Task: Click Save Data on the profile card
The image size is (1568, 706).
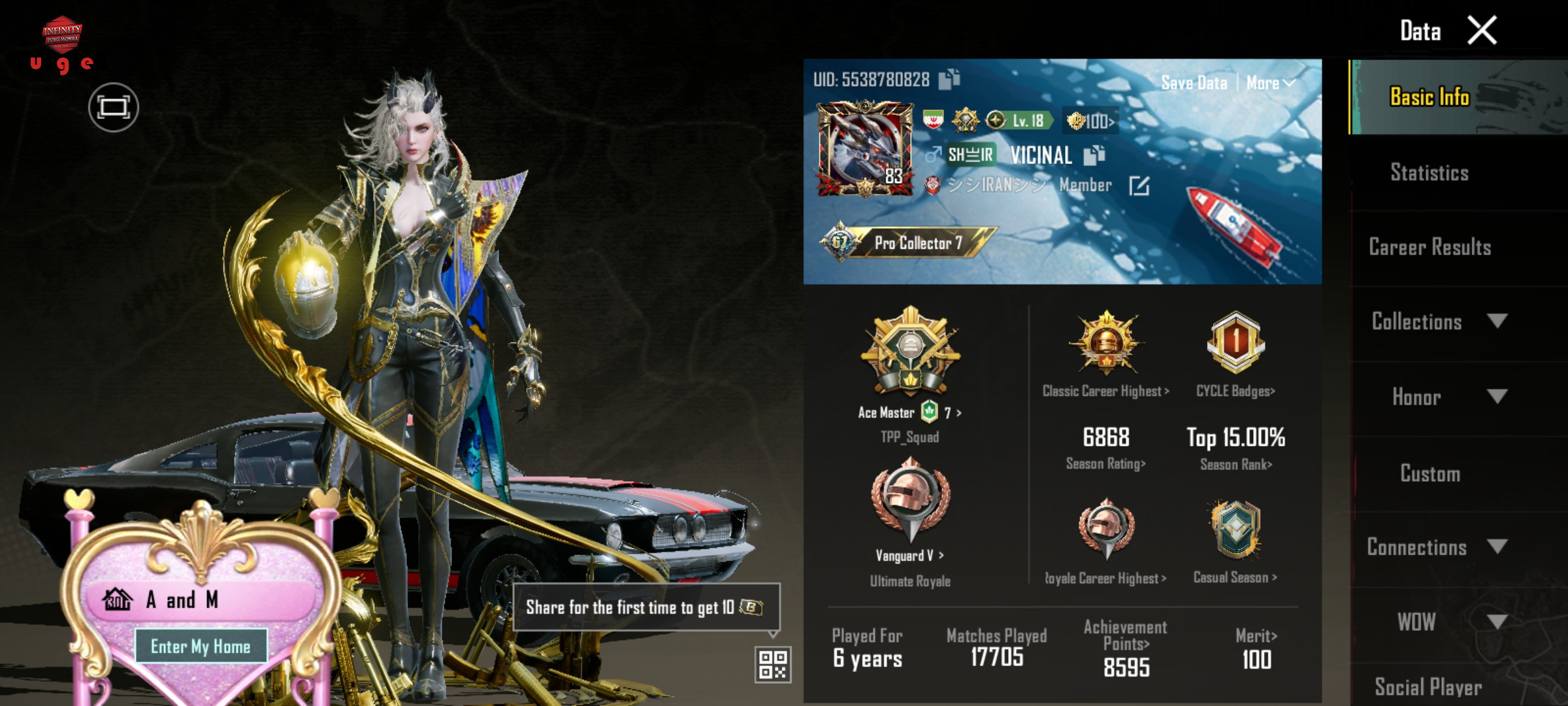Action: (1194, 83)
